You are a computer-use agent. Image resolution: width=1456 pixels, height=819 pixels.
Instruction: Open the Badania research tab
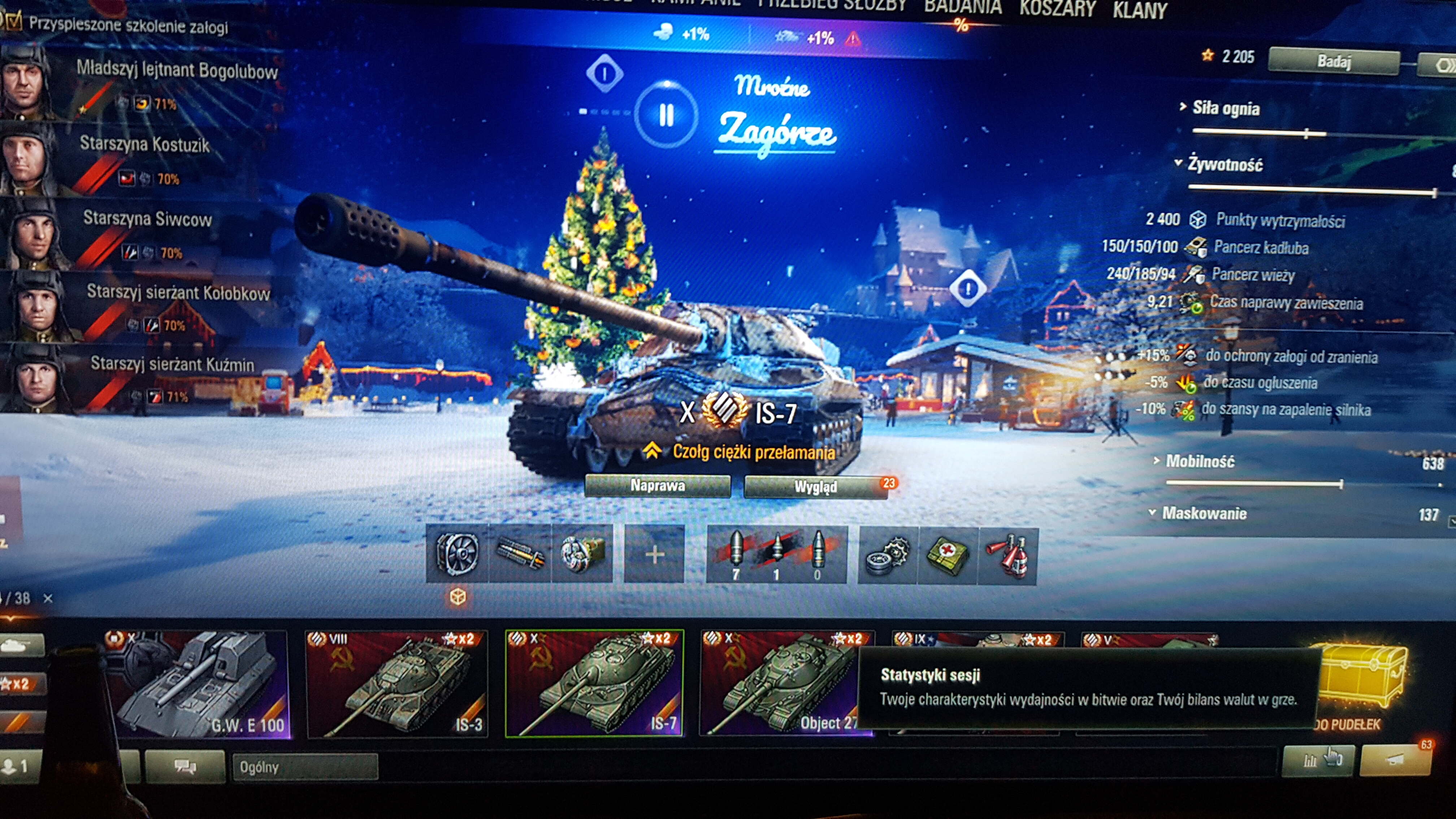coord(963,8)
